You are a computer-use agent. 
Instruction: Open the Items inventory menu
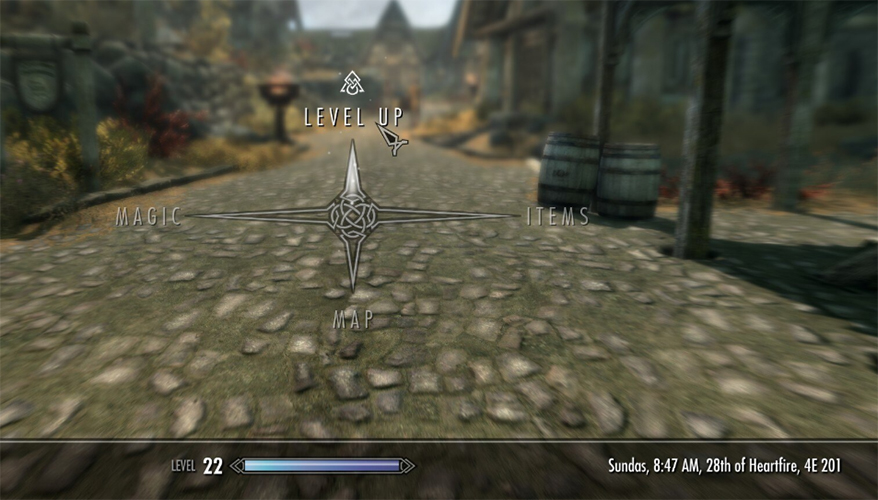click(558, 216)
